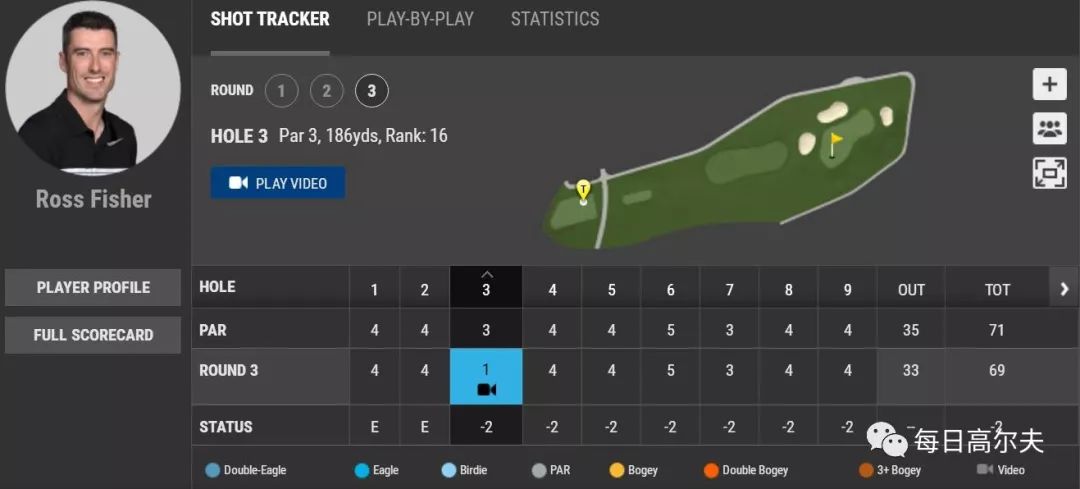Switch to the Play-By-Play tab
Screen dimensions: 1080x489
tap(420, 19)
